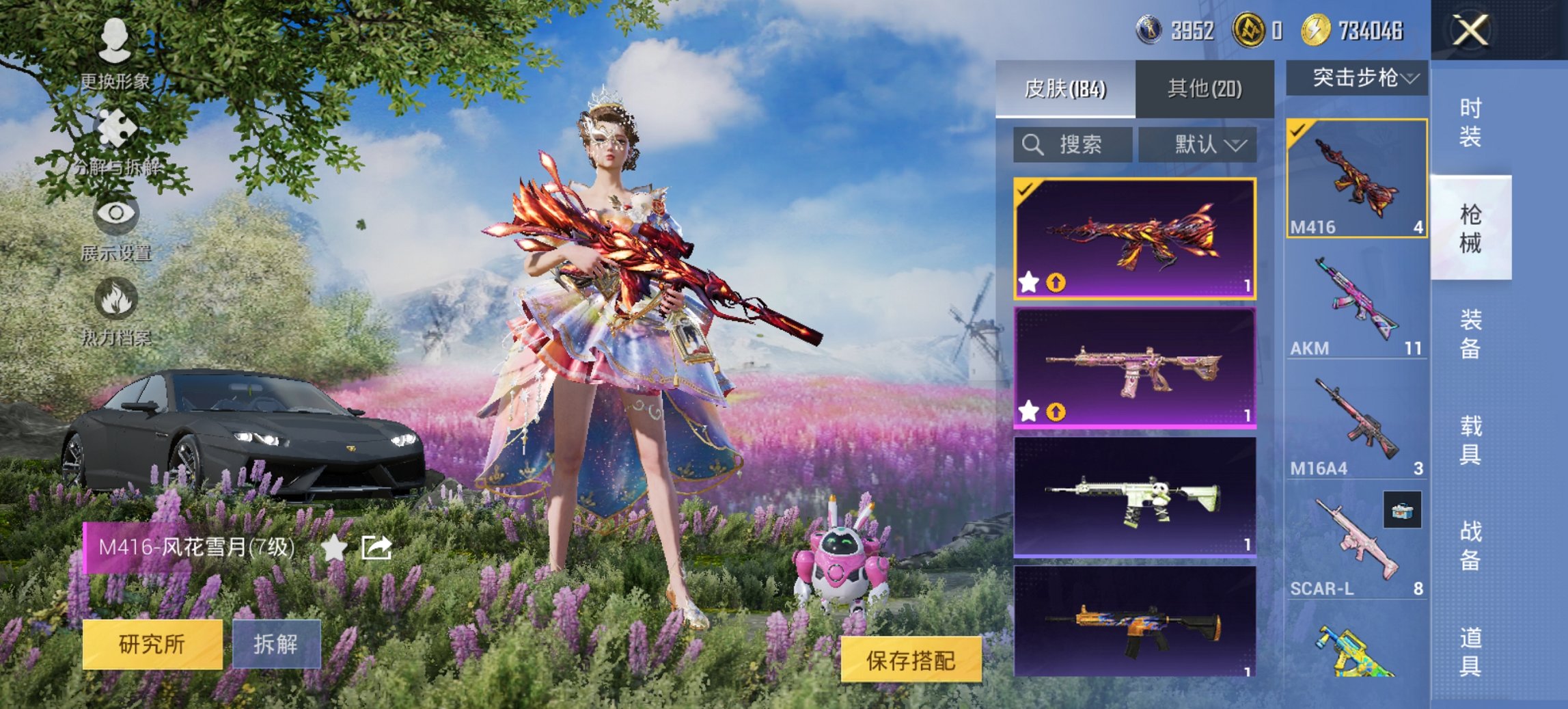
Task: Open the 更换形象 avatar change panel
Action: point(115,41)
